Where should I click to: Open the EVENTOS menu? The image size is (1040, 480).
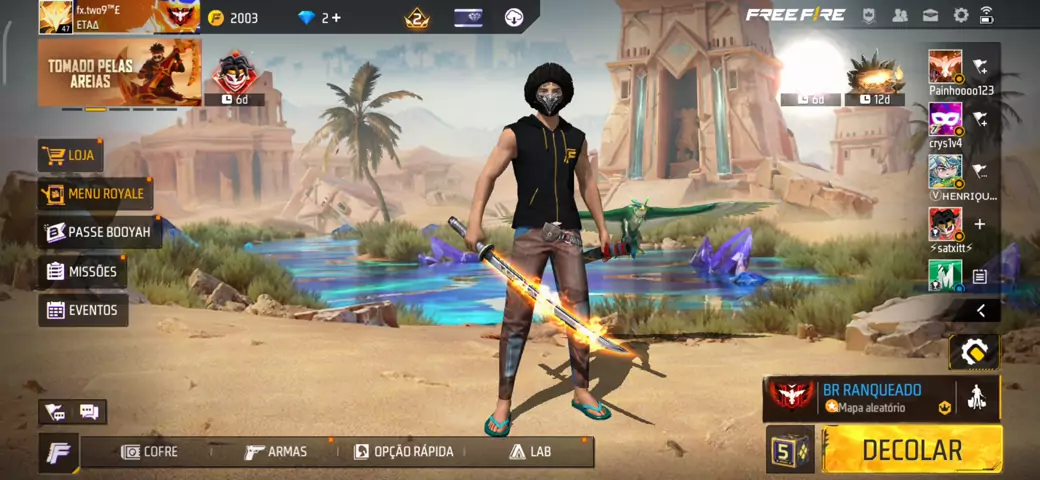click(x=83, y=310)
